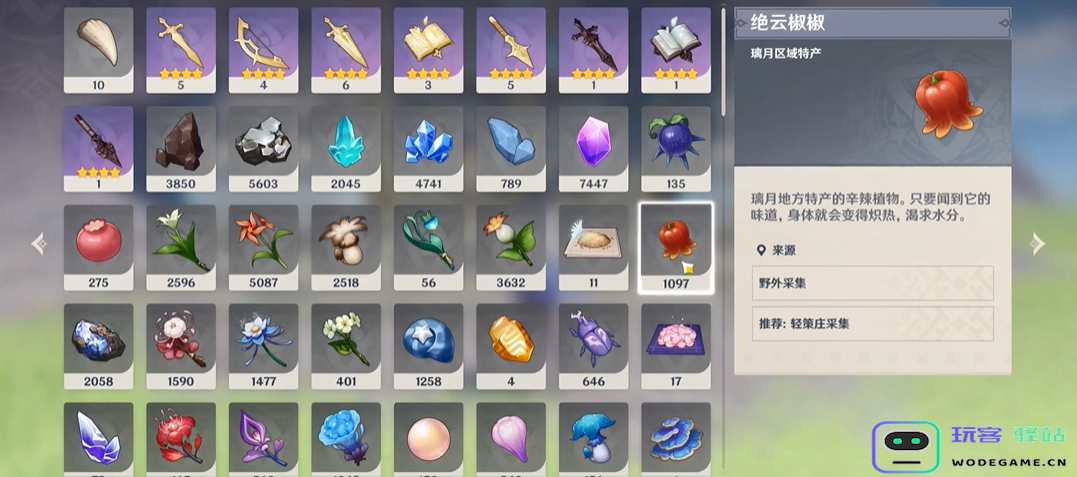Select the red apple-like fruit with 275
This screenshot has width=1077, height=477.
[98, 246]
